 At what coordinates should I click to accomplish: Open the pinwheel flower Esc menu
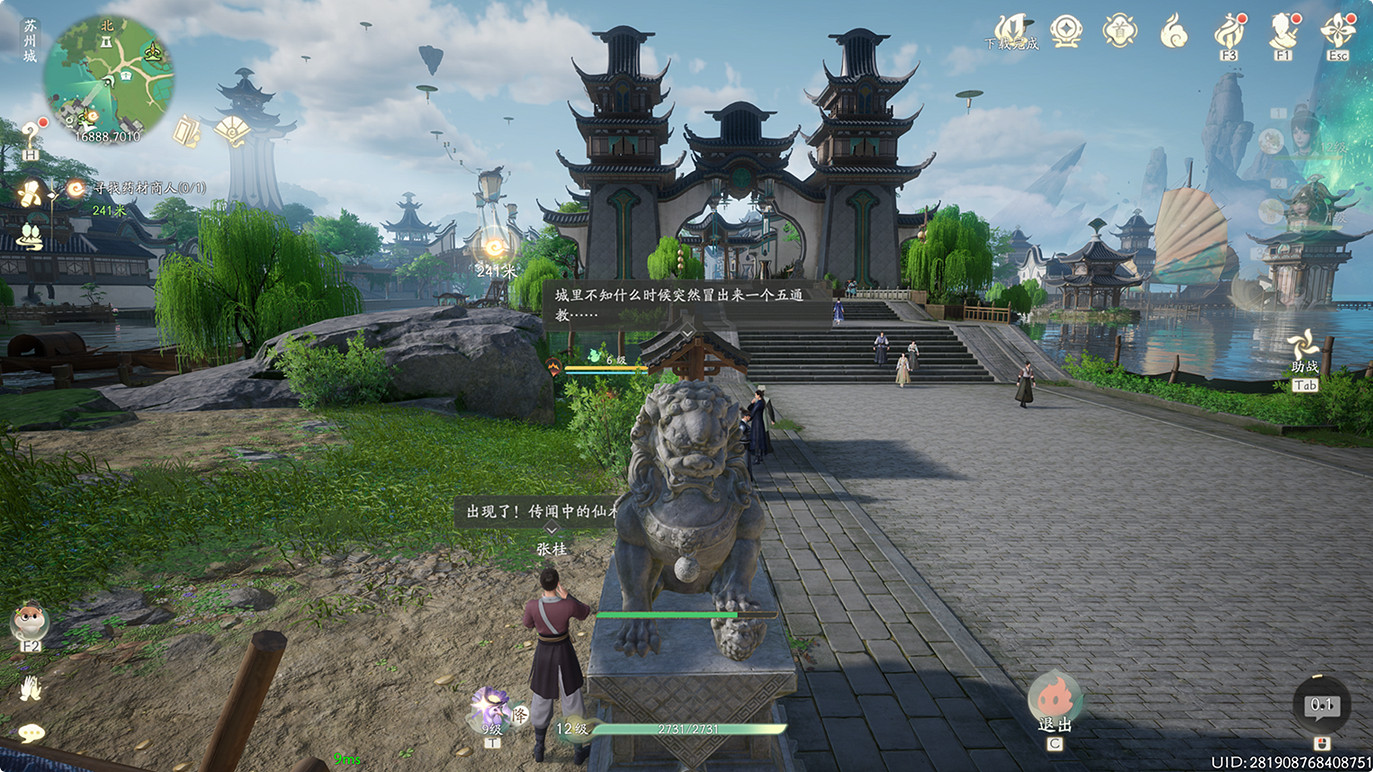coord(1338,32)
